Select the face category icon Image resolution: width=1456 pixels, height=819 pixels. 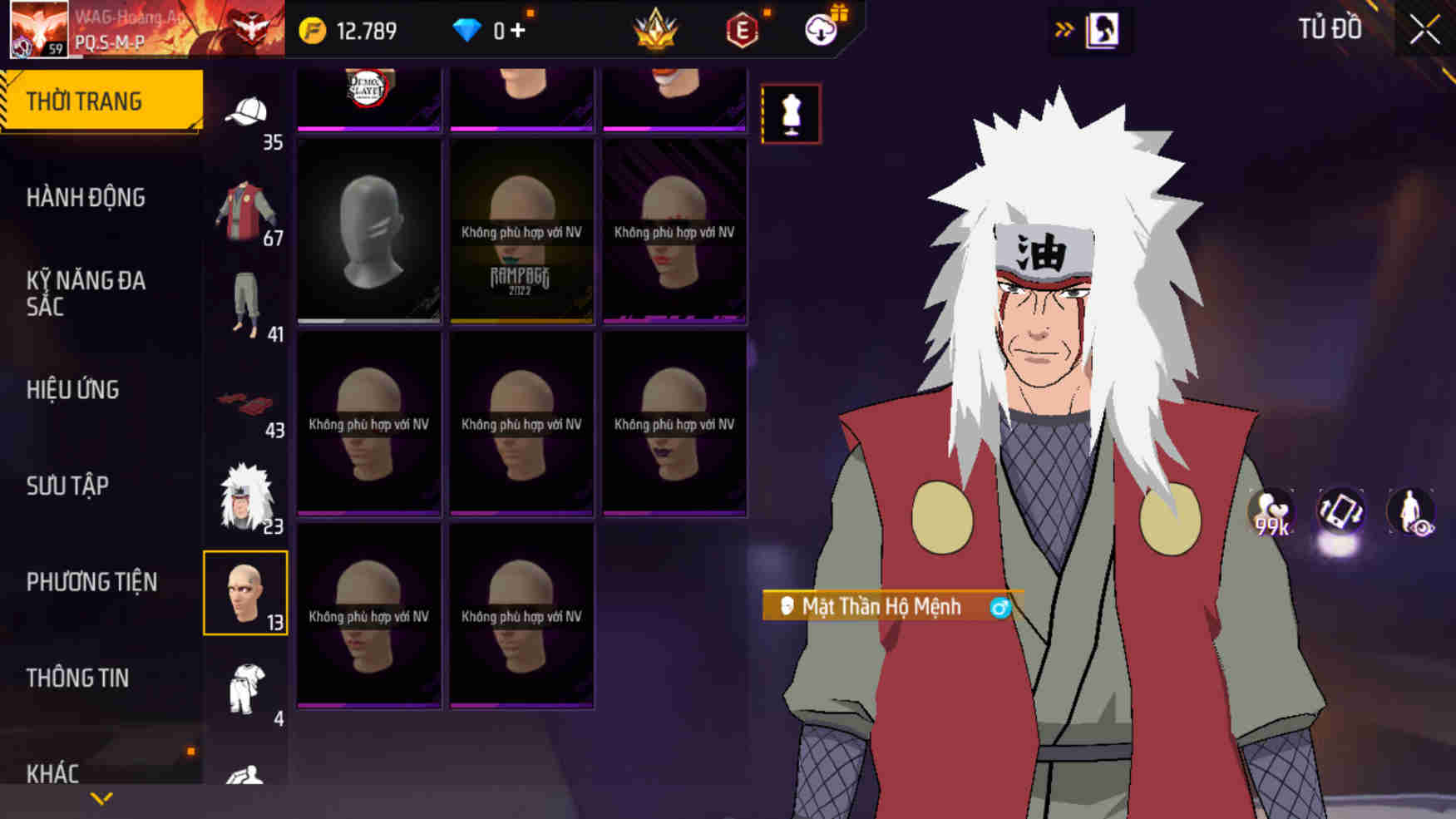pos(244,593)
